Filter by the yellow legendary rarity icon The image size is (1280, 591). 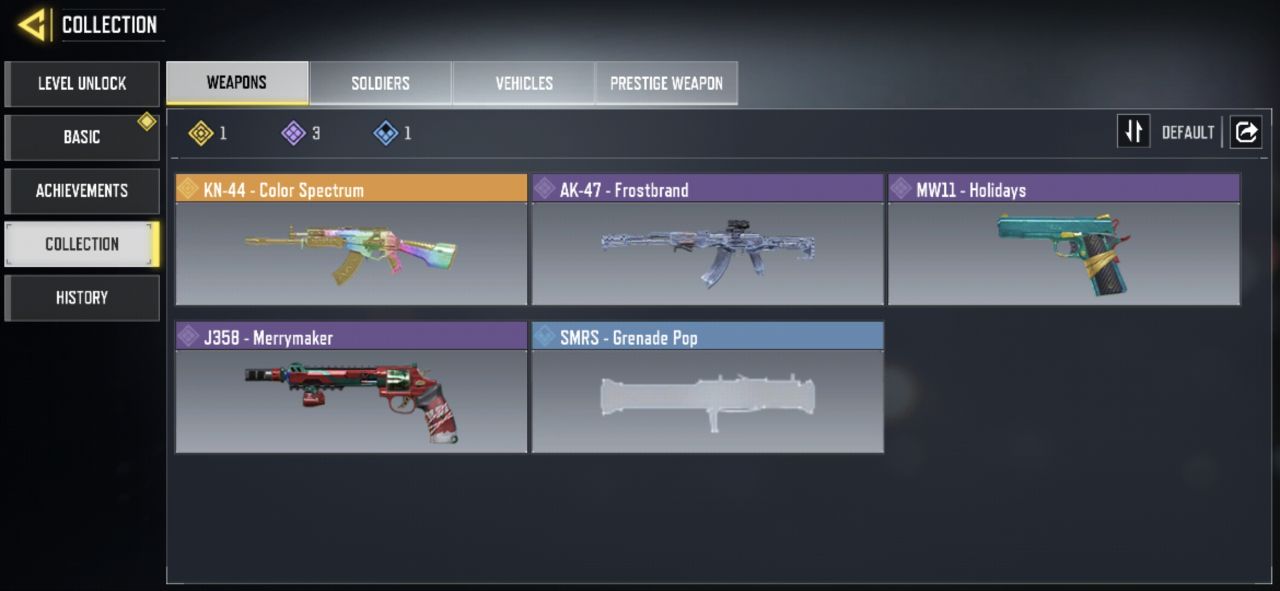coord(202,133)
